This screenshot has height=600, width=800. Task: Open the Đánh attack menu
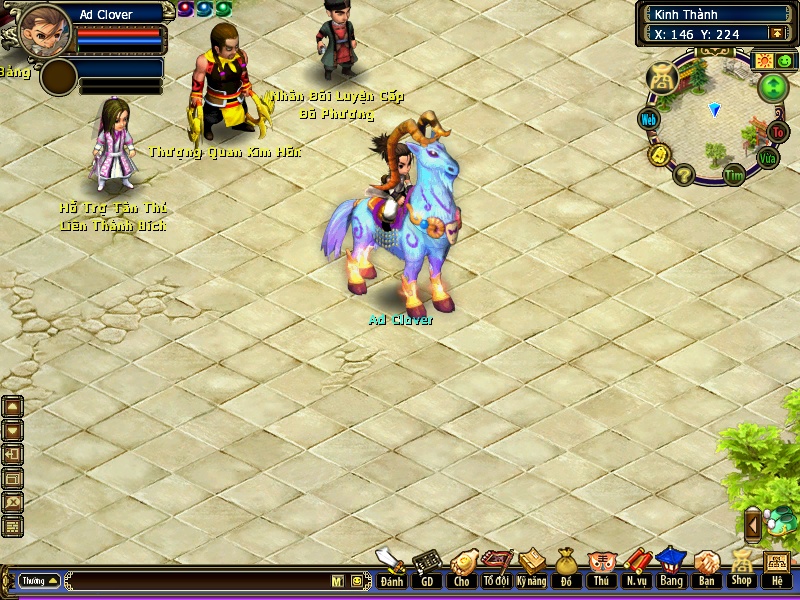click(x=391, y=570)
